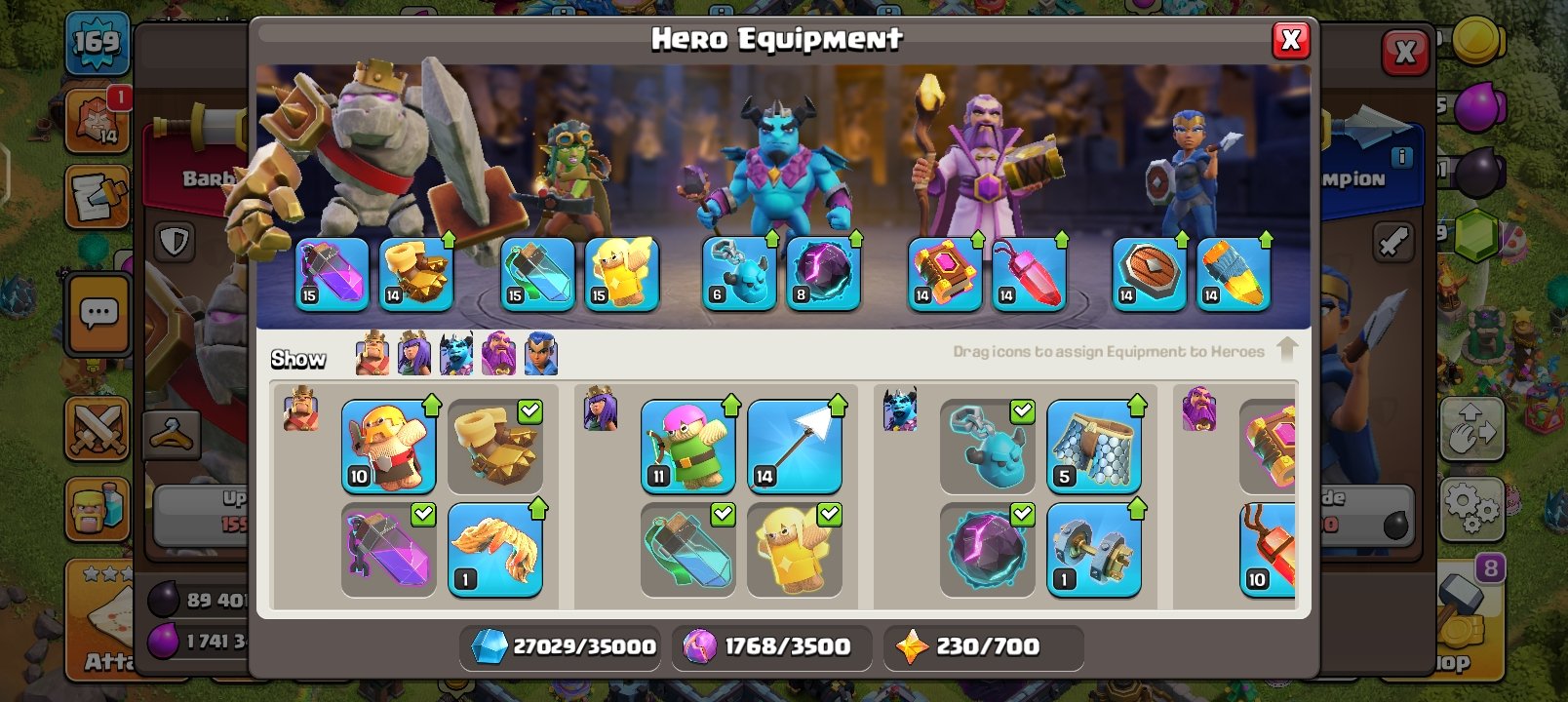Viewport: 1568px width, 702px height.
Task: Filter by Archer Queen portrait under Show
Action: (x=414, y=356)
